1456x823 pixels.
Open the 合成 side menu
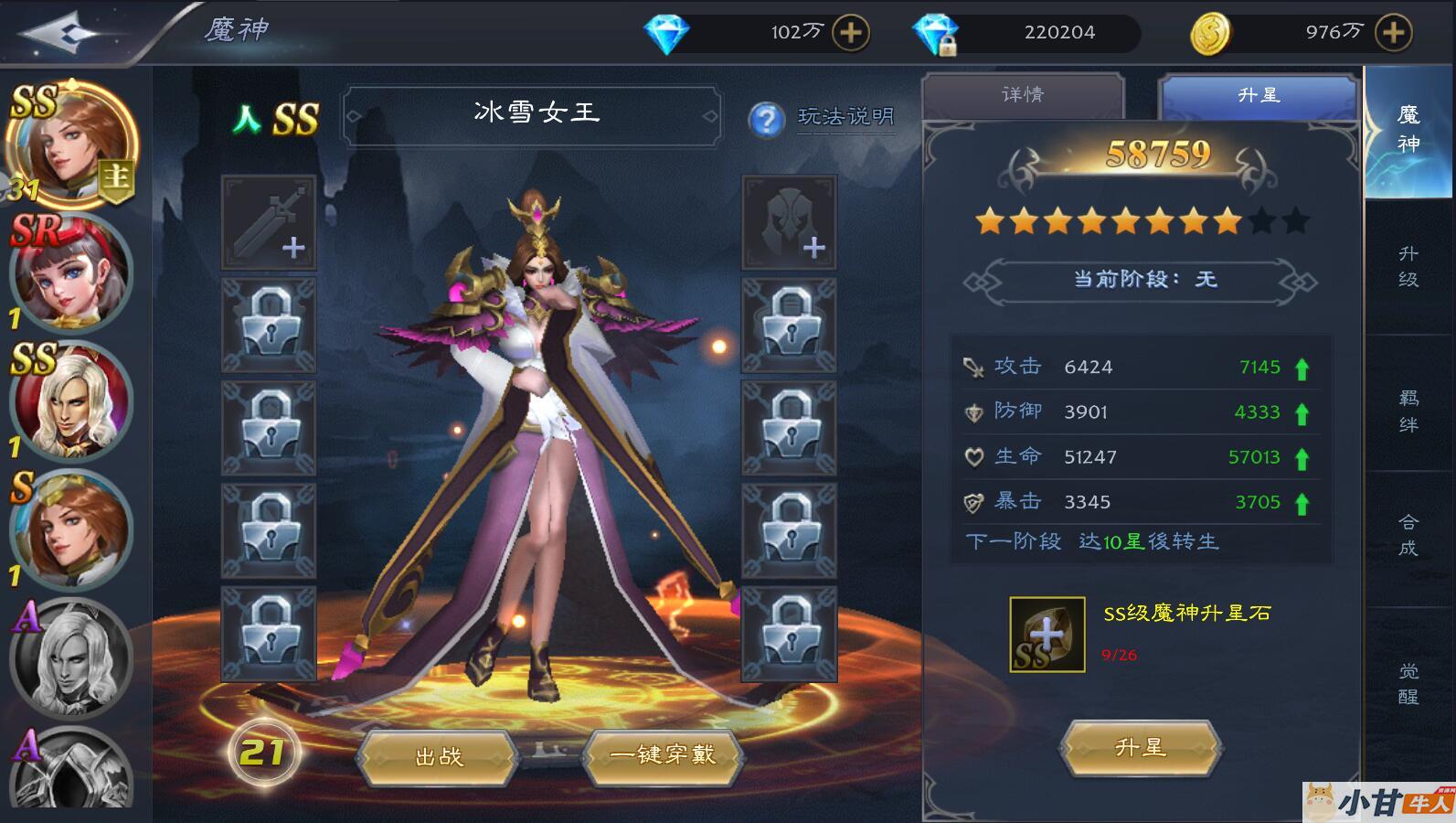(x=1408, y=535)
